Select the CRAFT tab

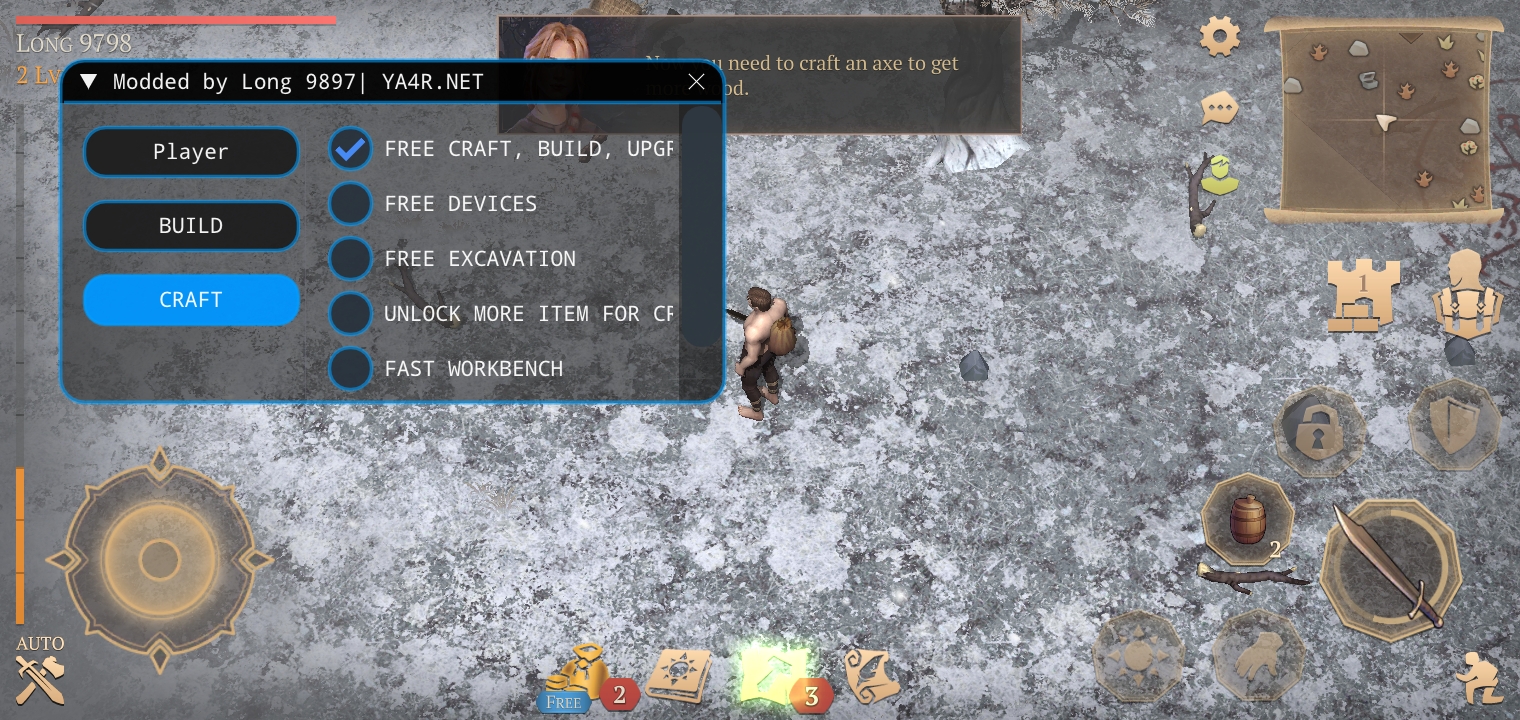191,300
